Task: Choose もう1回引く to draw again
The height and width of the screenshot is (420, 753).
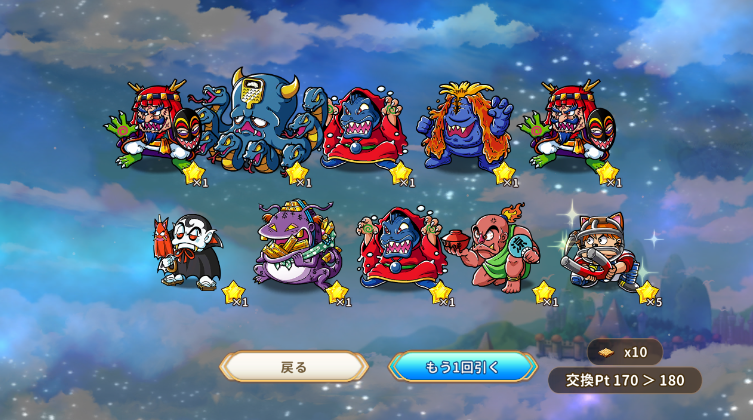Action: 462,366
